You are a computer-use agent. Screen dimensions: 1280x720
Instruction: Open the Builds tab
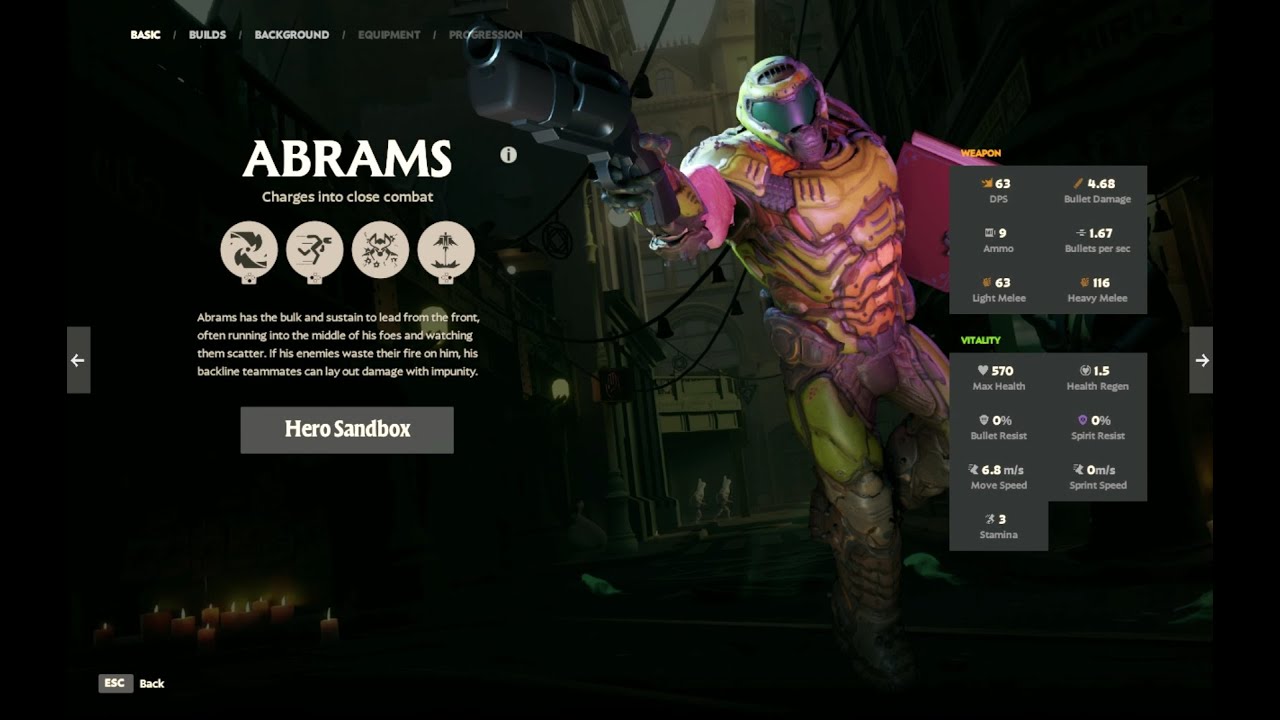pyautogui.click(x=207, y=35)
